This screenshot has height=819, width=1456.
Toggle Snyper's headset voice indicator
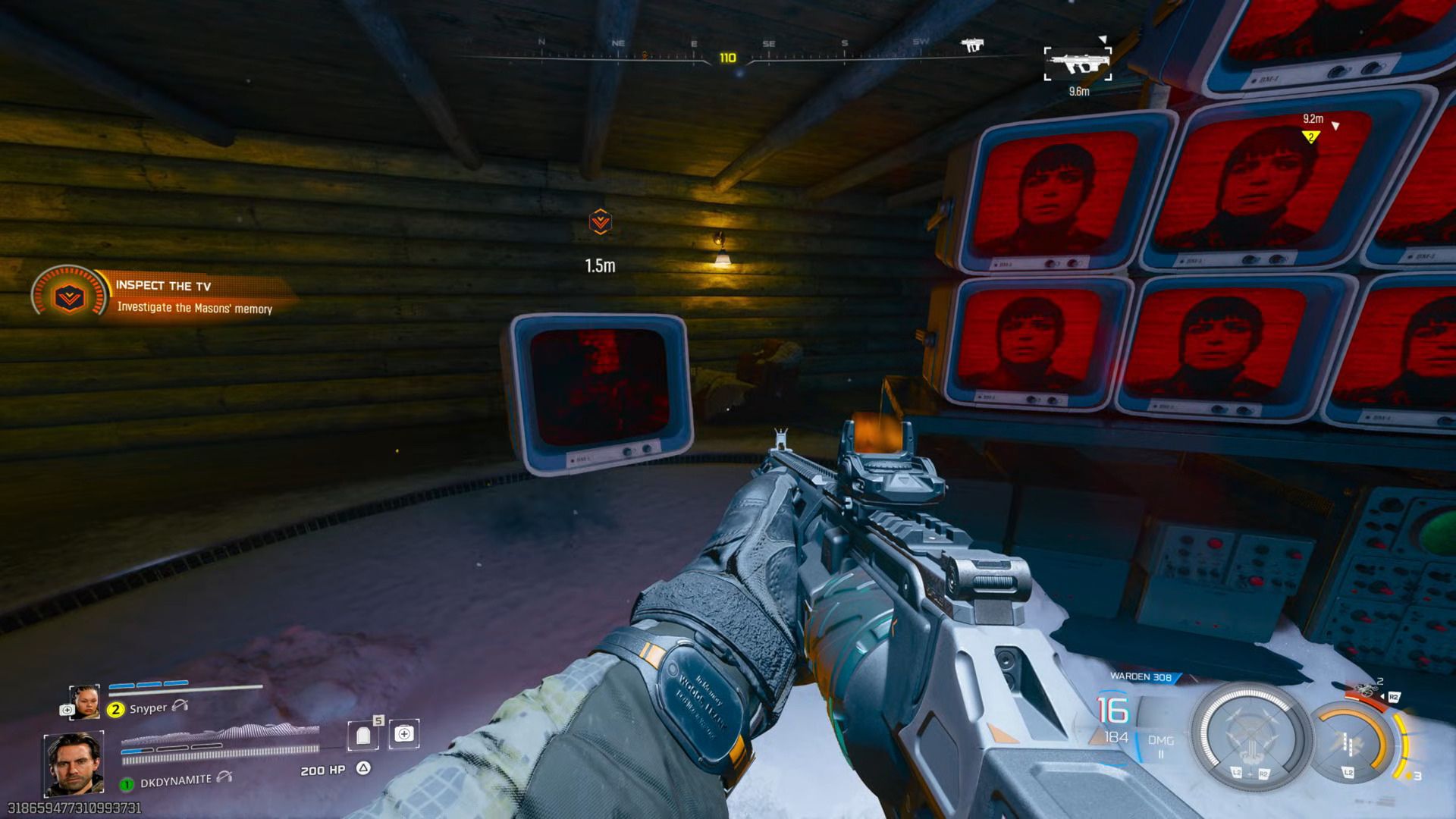coord(179,708)
